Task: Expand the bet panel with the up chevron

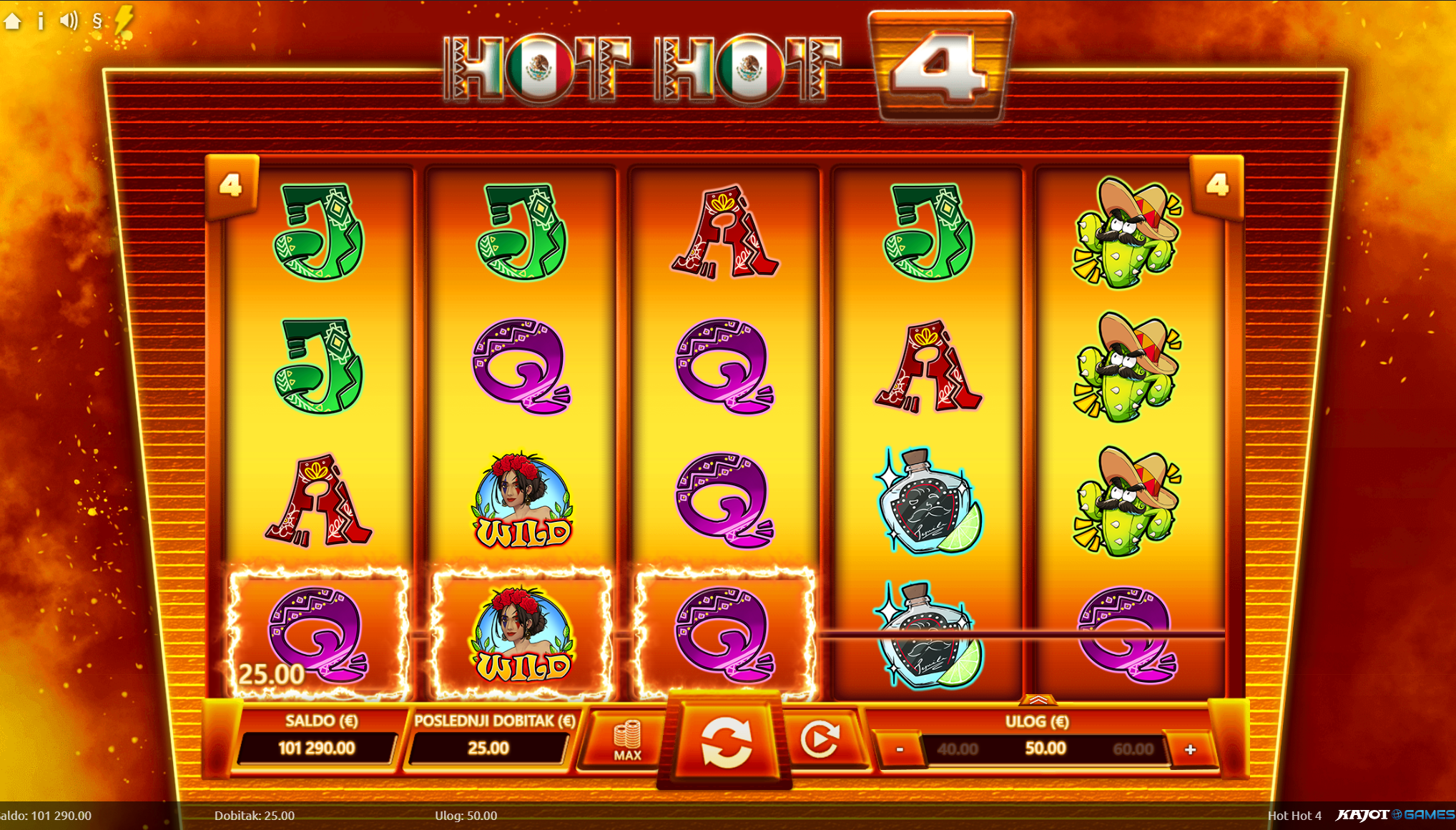Action: pos(1038,700)
